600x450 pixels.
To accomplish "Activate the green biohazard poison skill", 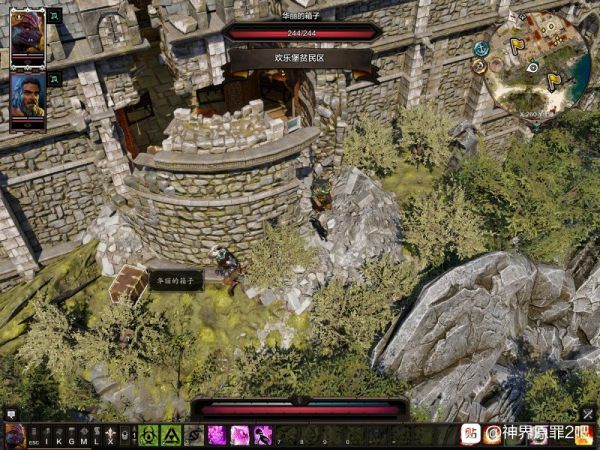I will tap(149, 435).
